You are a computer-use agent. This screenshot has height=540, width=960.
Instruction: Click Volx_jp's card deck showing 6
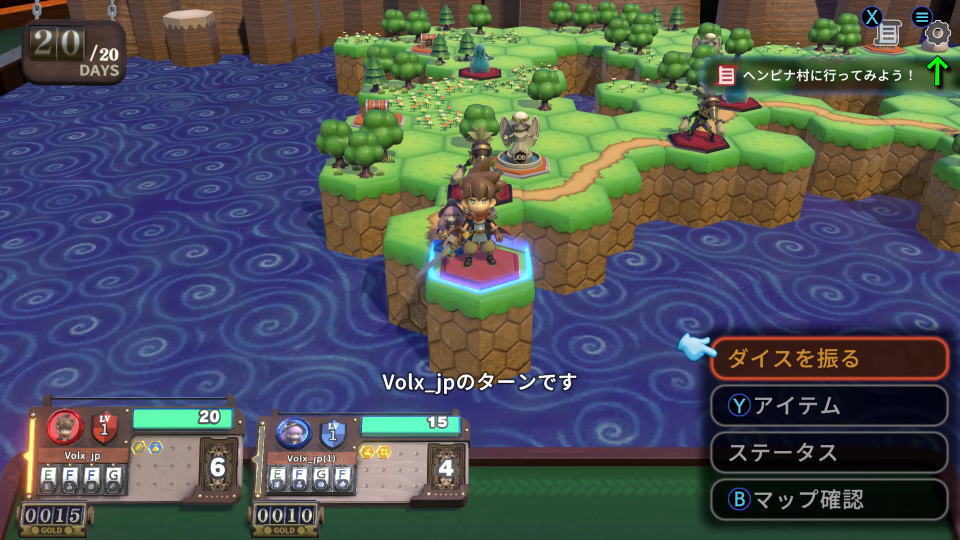click(x=218, y=467)
